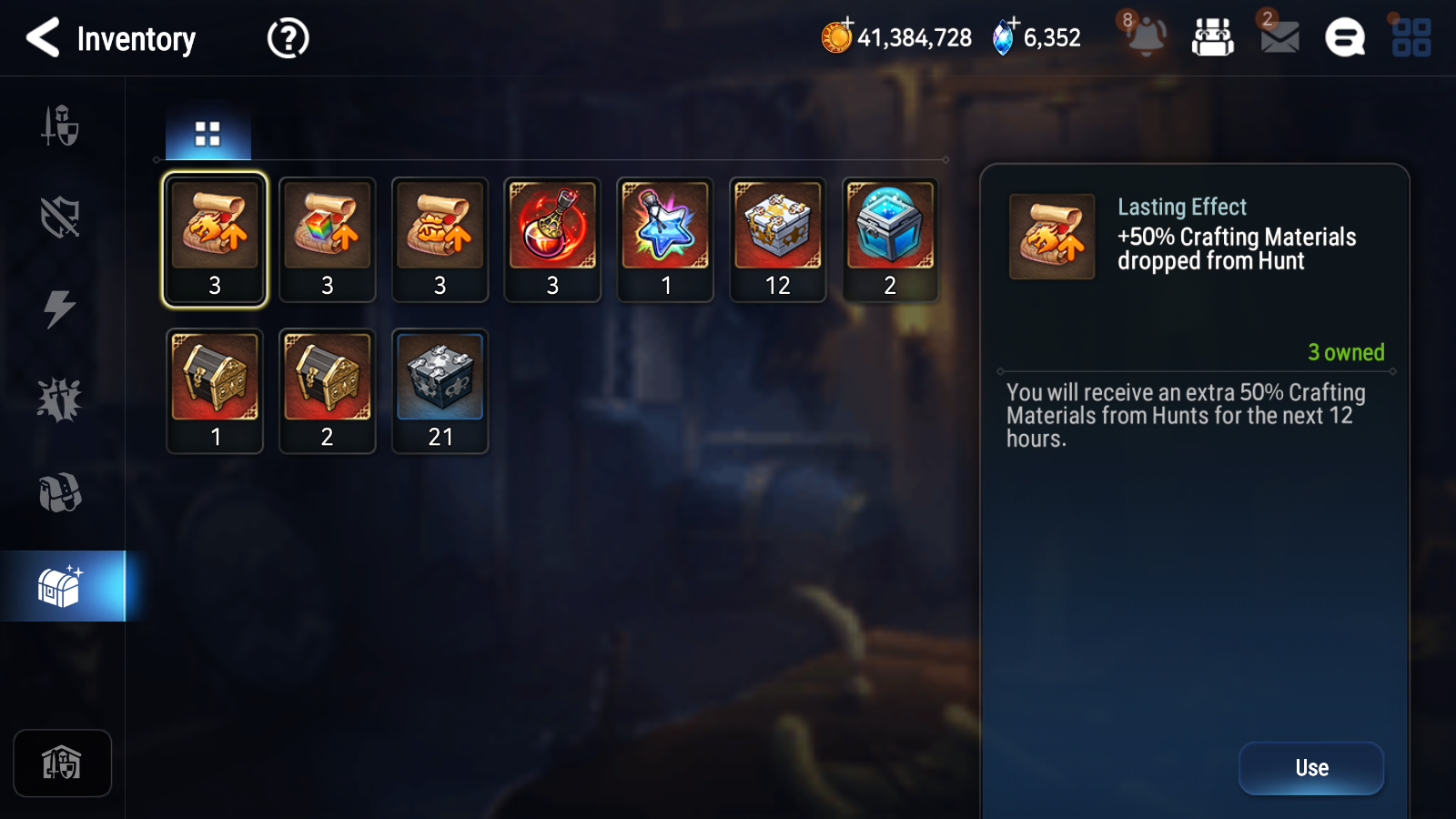1456x819 pixels.
Task: Switch to the grid filter tab above items
Action: click(207, 132)
